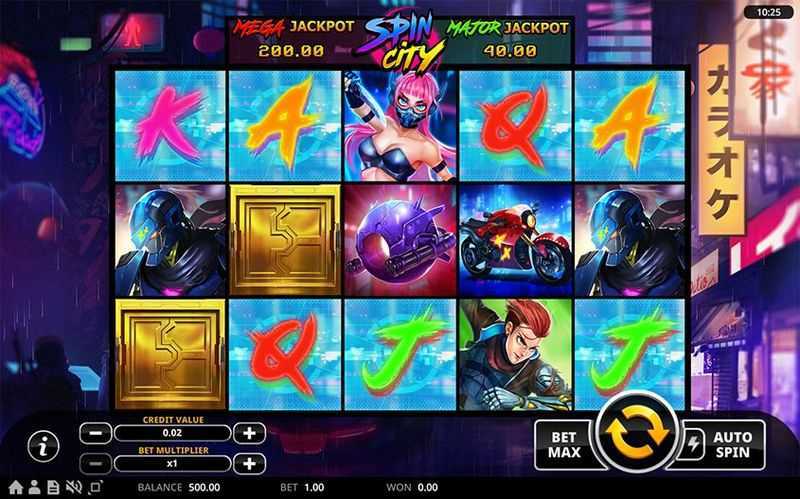Decrease the credit value with minus
The image size is (800, 499).
point(94,433)
